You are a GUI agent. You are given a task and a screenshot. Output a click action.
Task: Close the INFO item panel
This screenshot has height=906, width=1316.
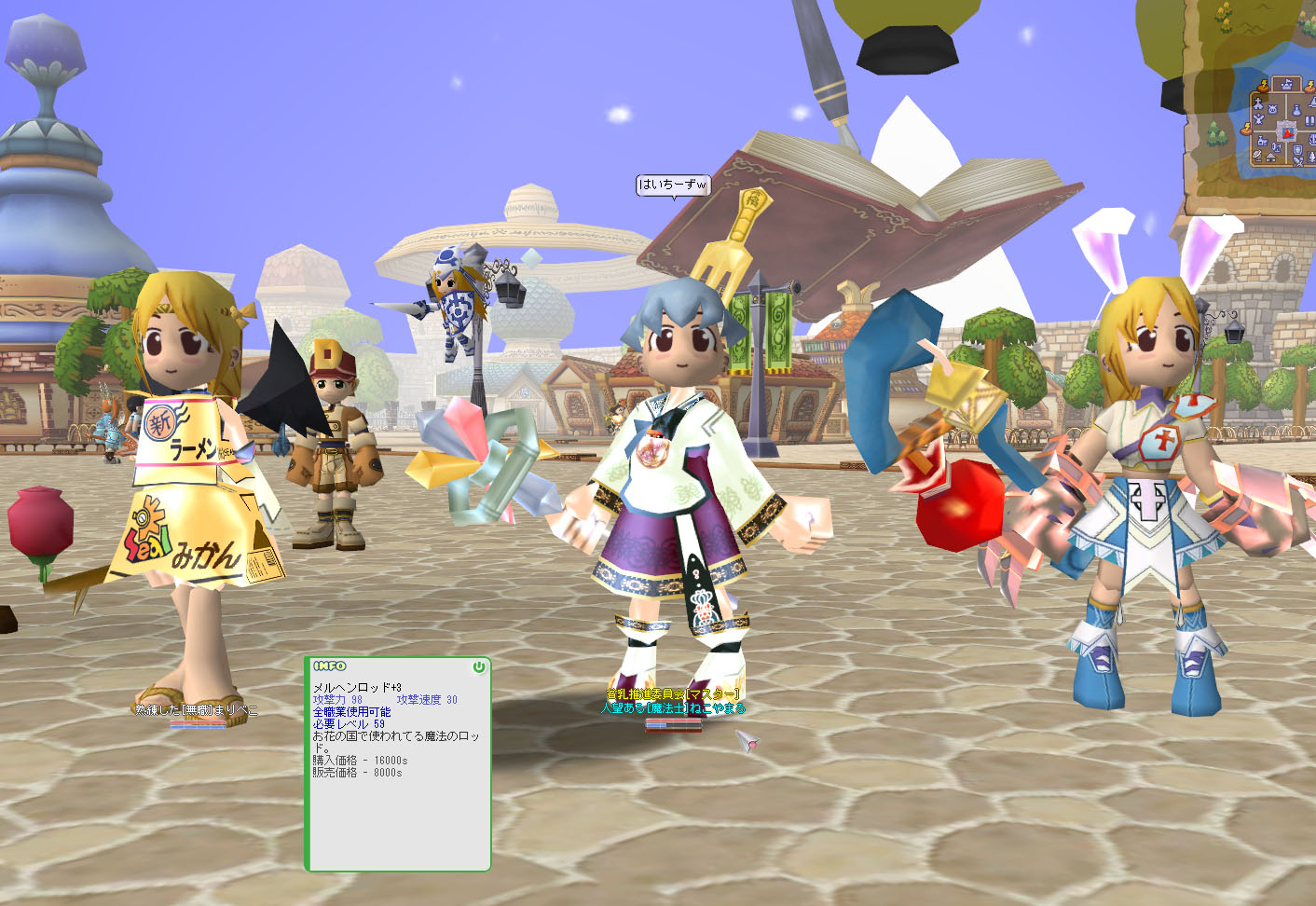coord(478,667)
